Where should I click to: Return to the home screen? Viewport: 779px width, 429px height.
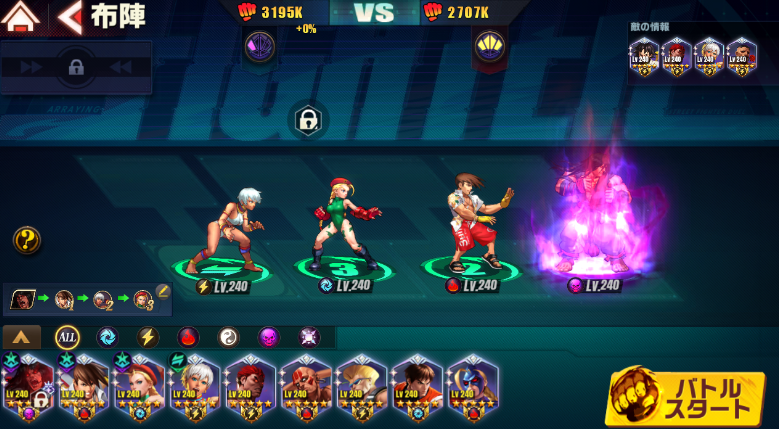[x=22, y=17]
